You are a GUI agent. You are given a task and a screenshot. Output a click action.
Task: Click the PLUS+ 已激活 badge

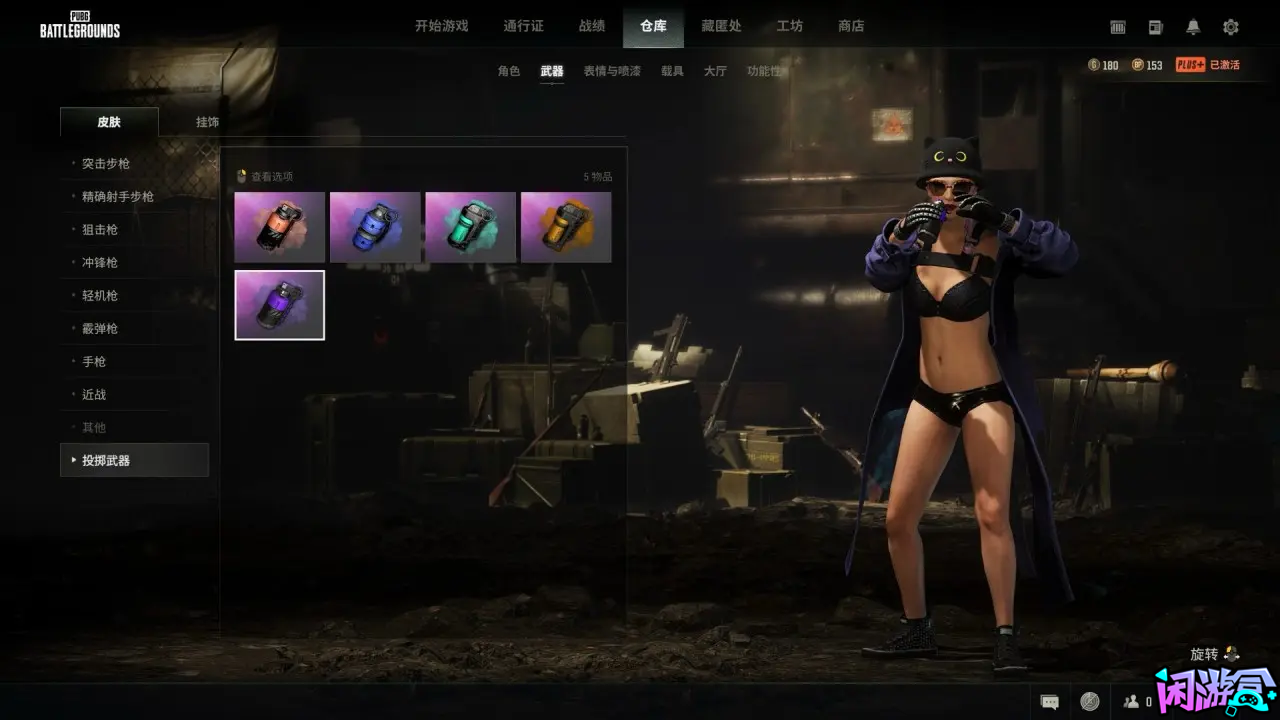click(1206, 64)
